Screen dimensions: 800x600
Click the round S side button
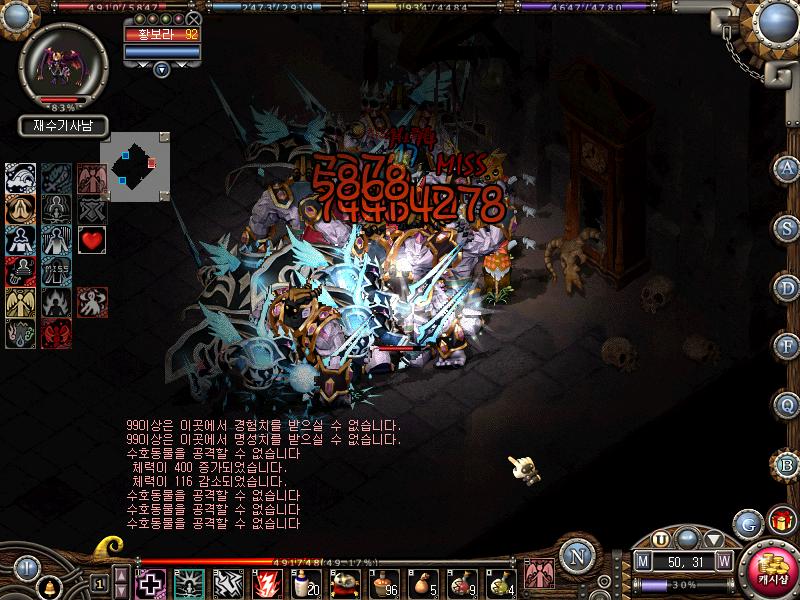pyautogui.click(x=788, y=227)
